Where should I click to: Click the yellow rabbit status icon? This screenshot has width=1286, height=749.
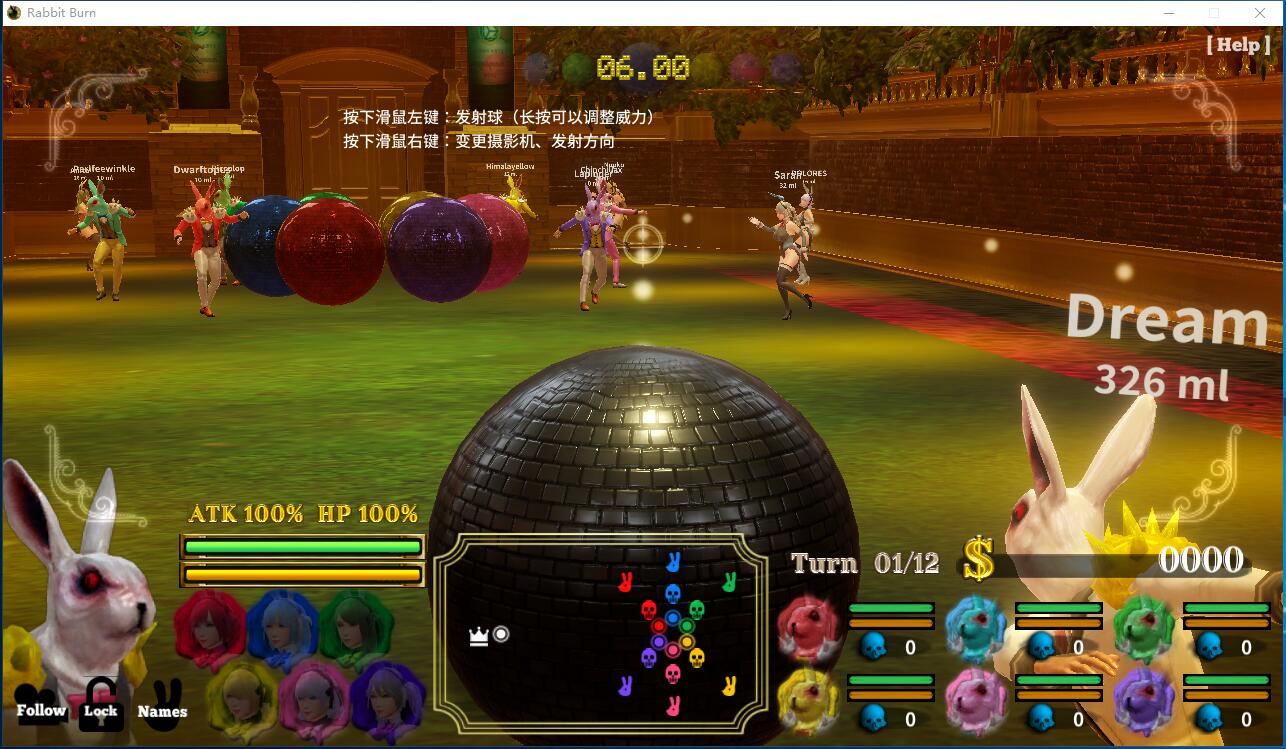806,697
